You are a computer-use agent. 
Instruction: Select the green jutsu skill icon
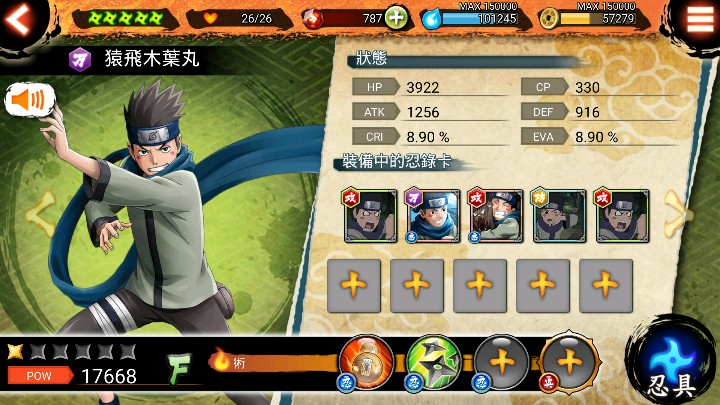click(x=432, y=364)
